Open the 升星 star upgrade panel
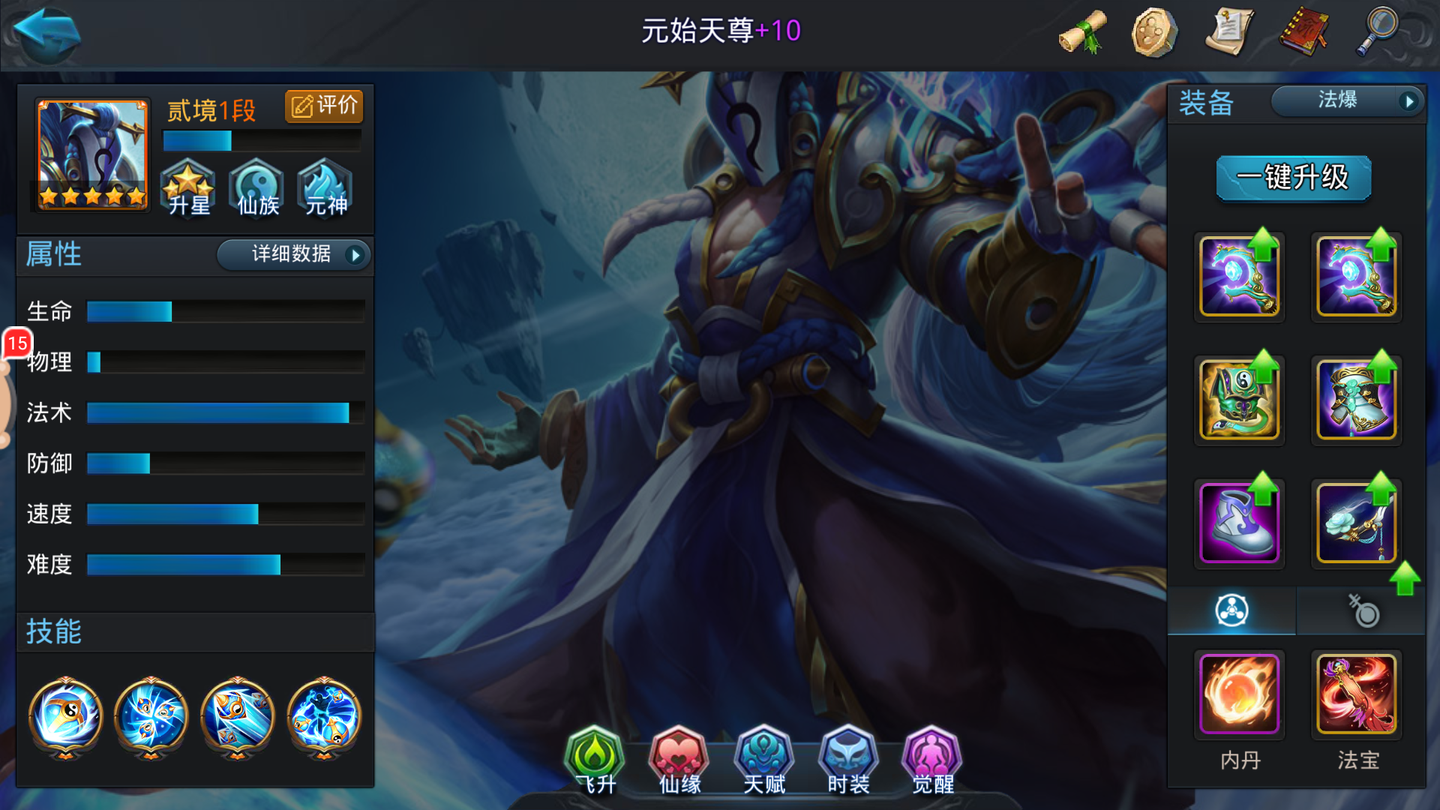Viewport: 1440px width, 810px height. click(x=188, y=188)
